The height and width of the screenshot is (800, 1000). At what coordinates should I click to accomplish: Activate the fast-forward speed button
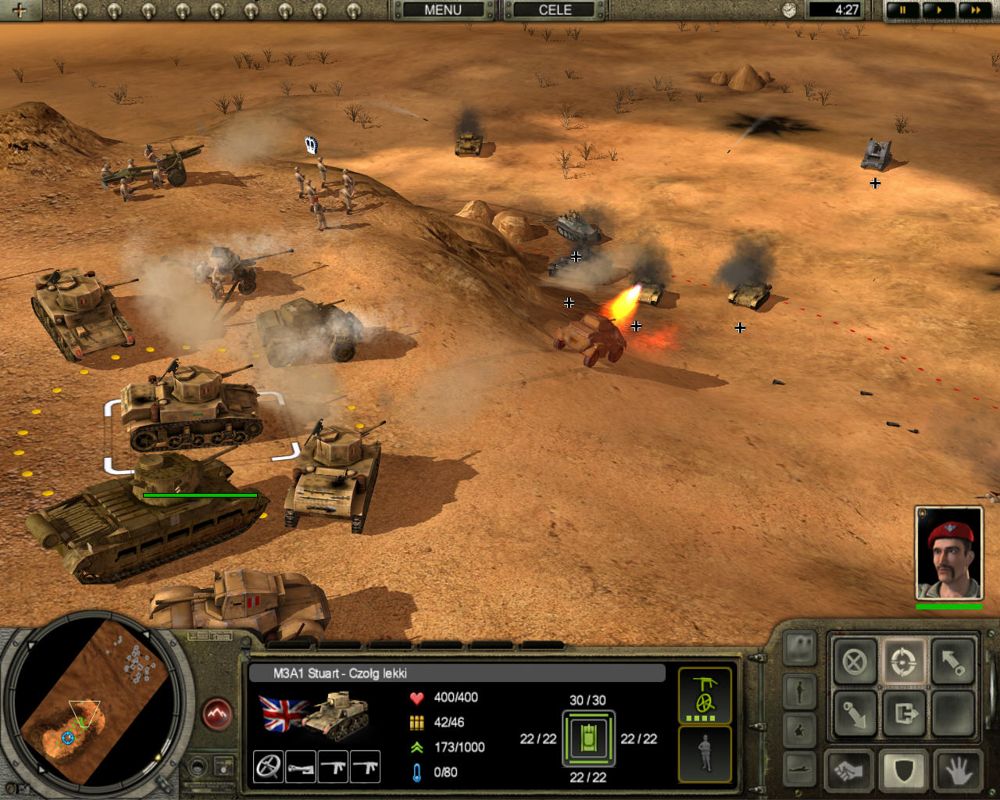point(972,10)
